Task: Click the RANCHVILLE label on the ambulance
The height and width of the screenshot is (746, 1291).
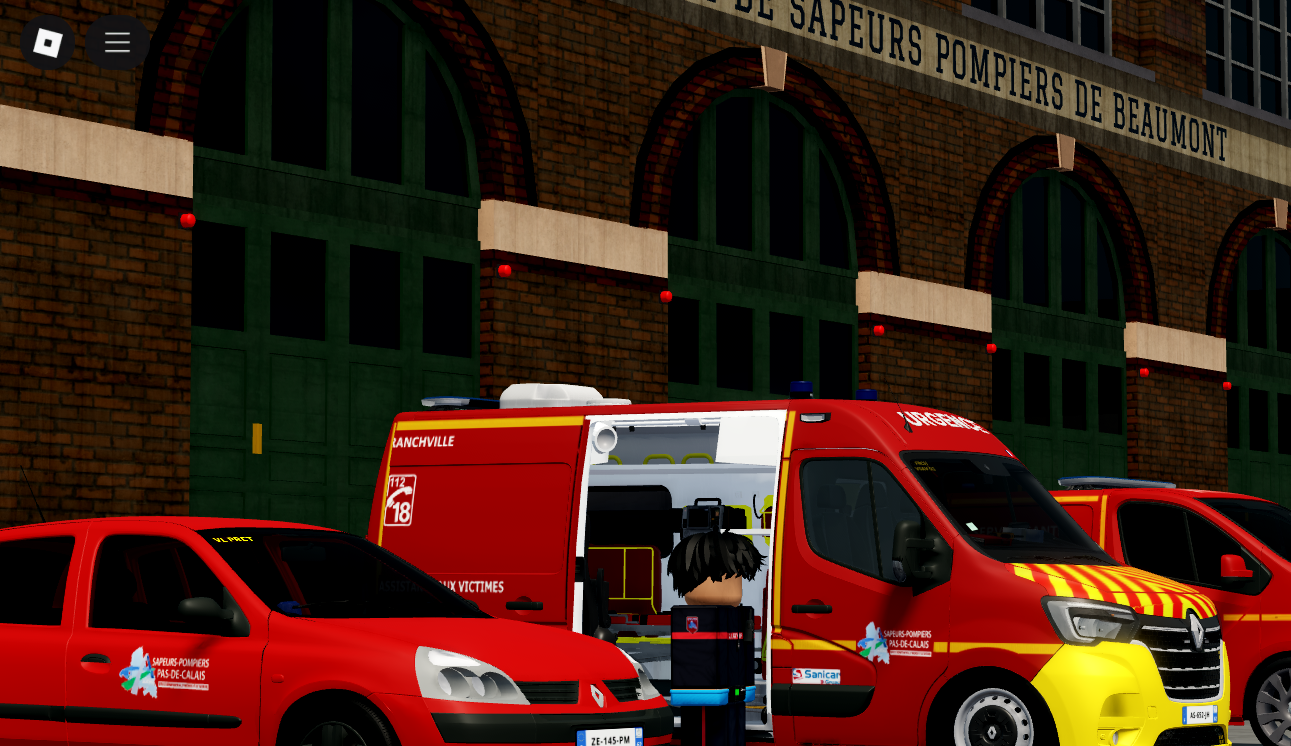Action: (x=425, y=439)
